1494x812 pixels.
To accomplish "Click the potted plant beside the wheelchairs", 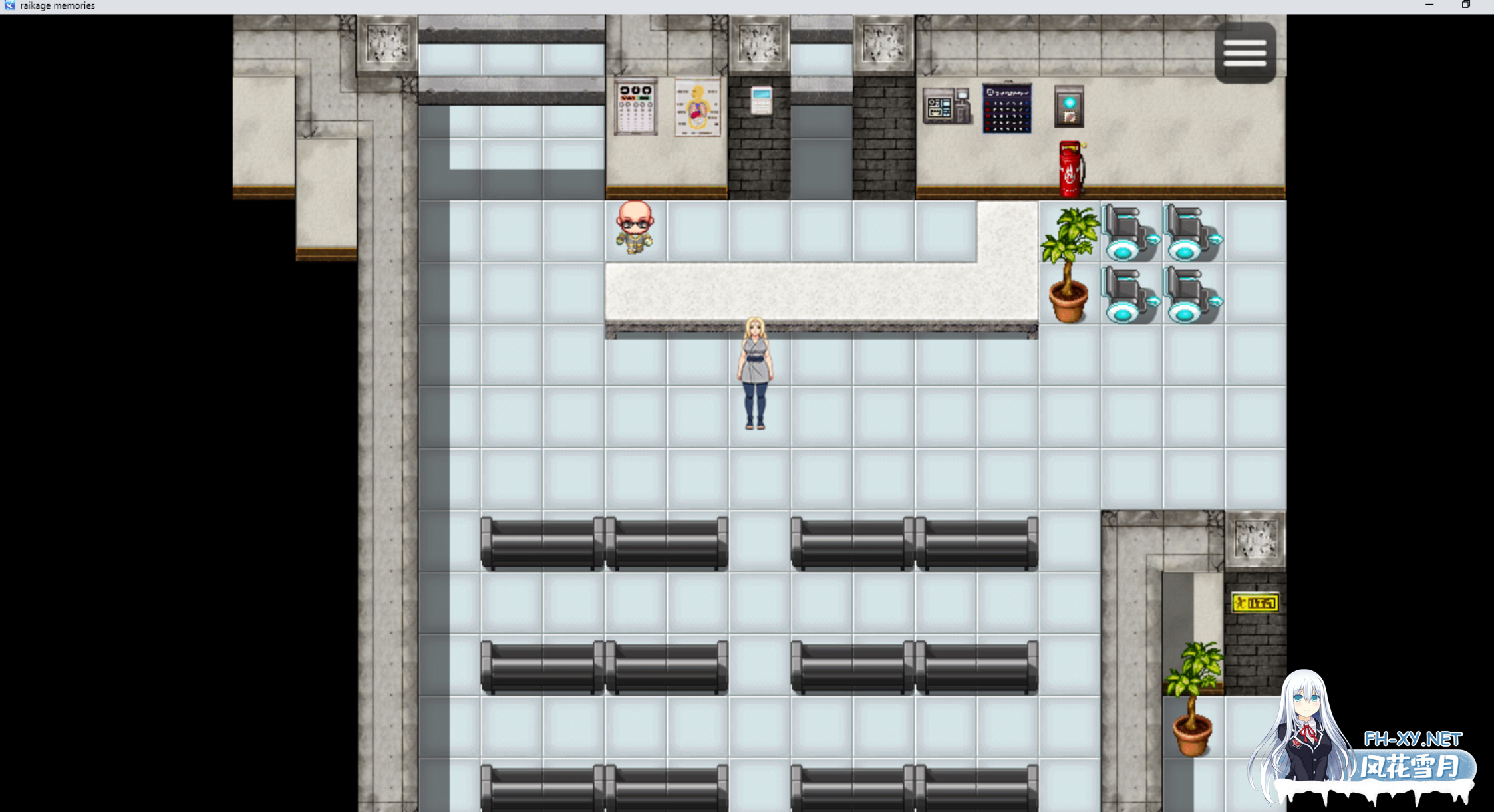I will [1069, 259].
